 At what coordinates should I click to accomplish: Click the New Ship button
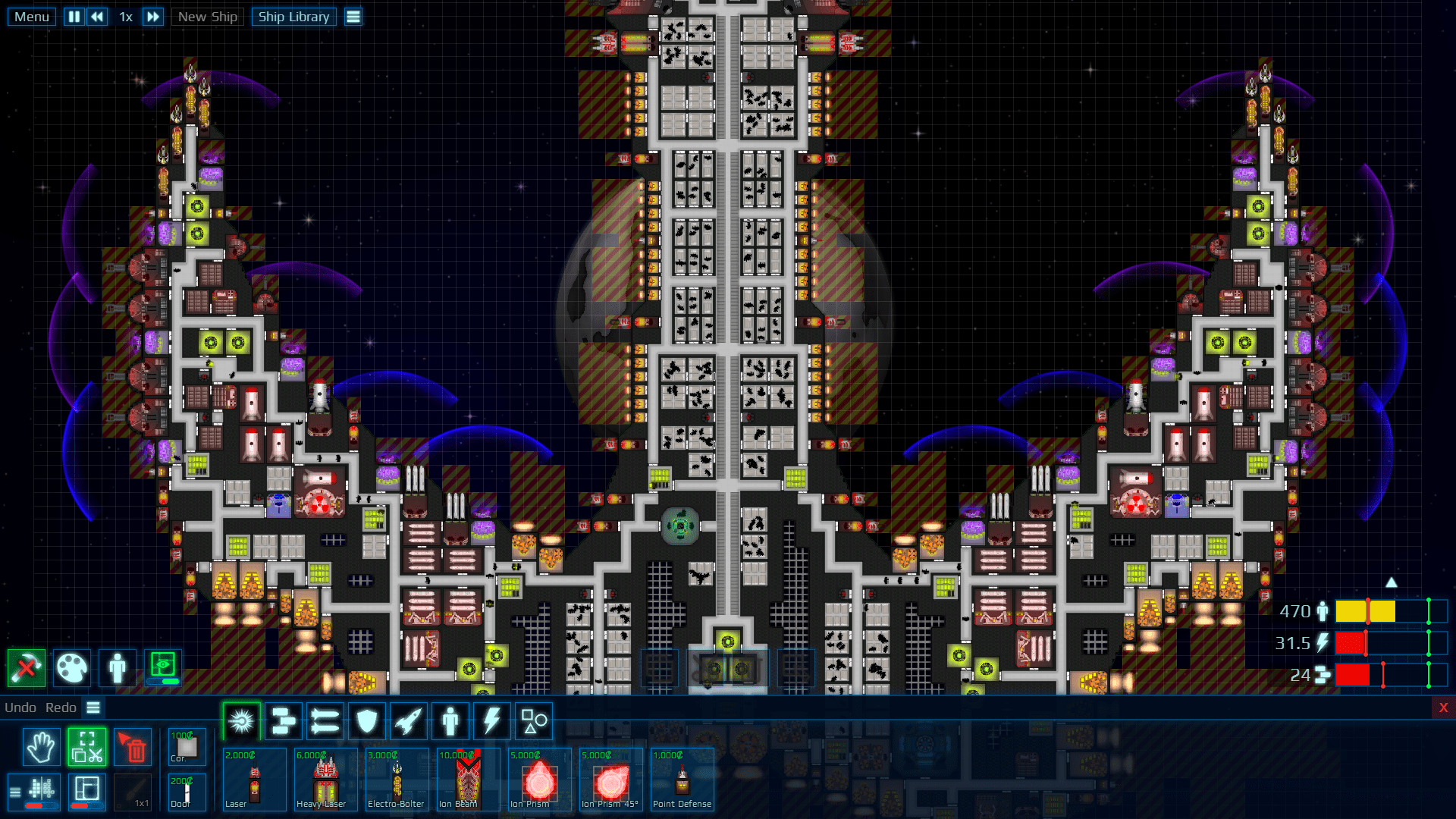(207, 16)
